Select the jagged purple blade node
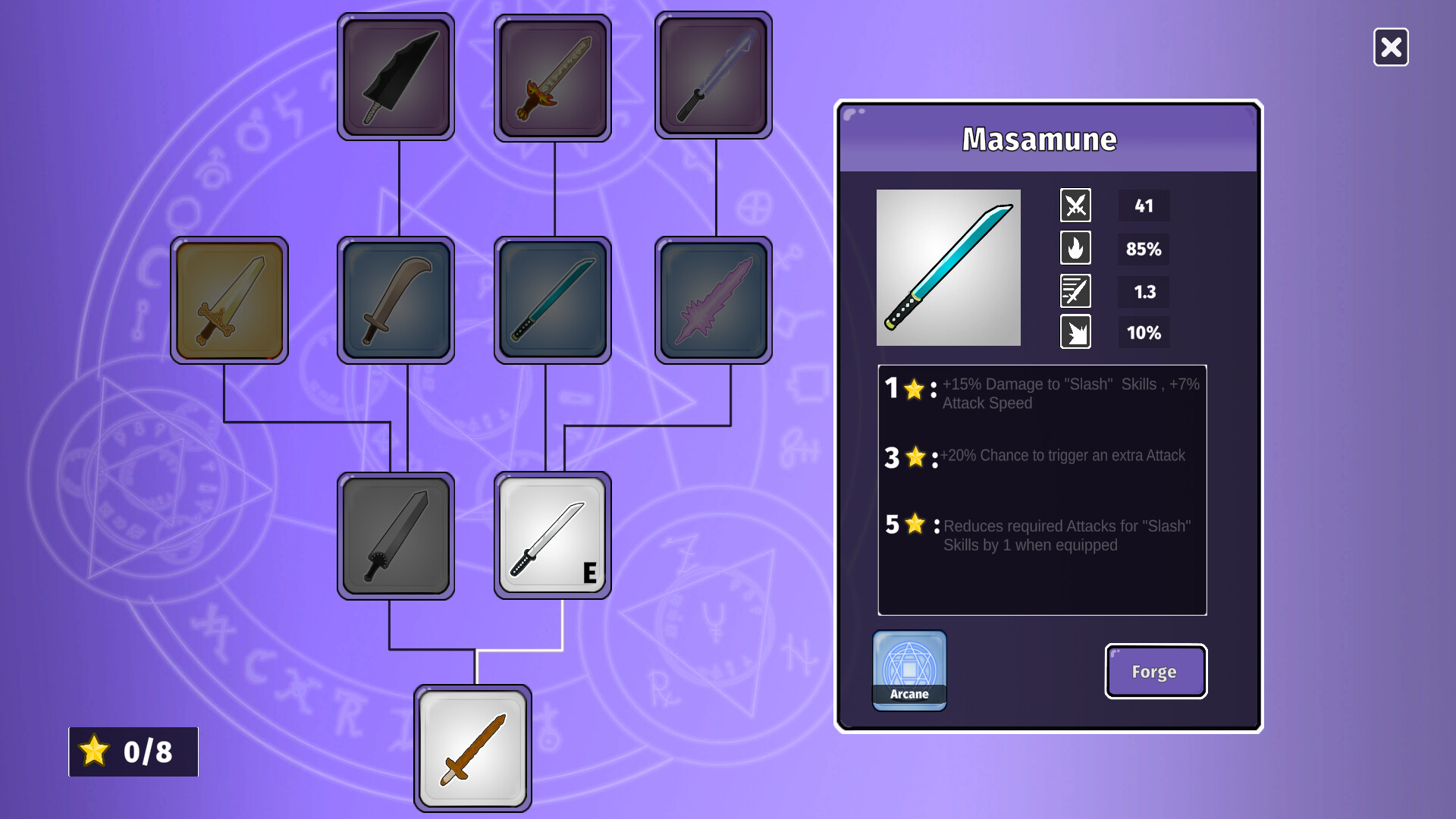This screenshot has width=1456, height=819. tap(712, 299)
